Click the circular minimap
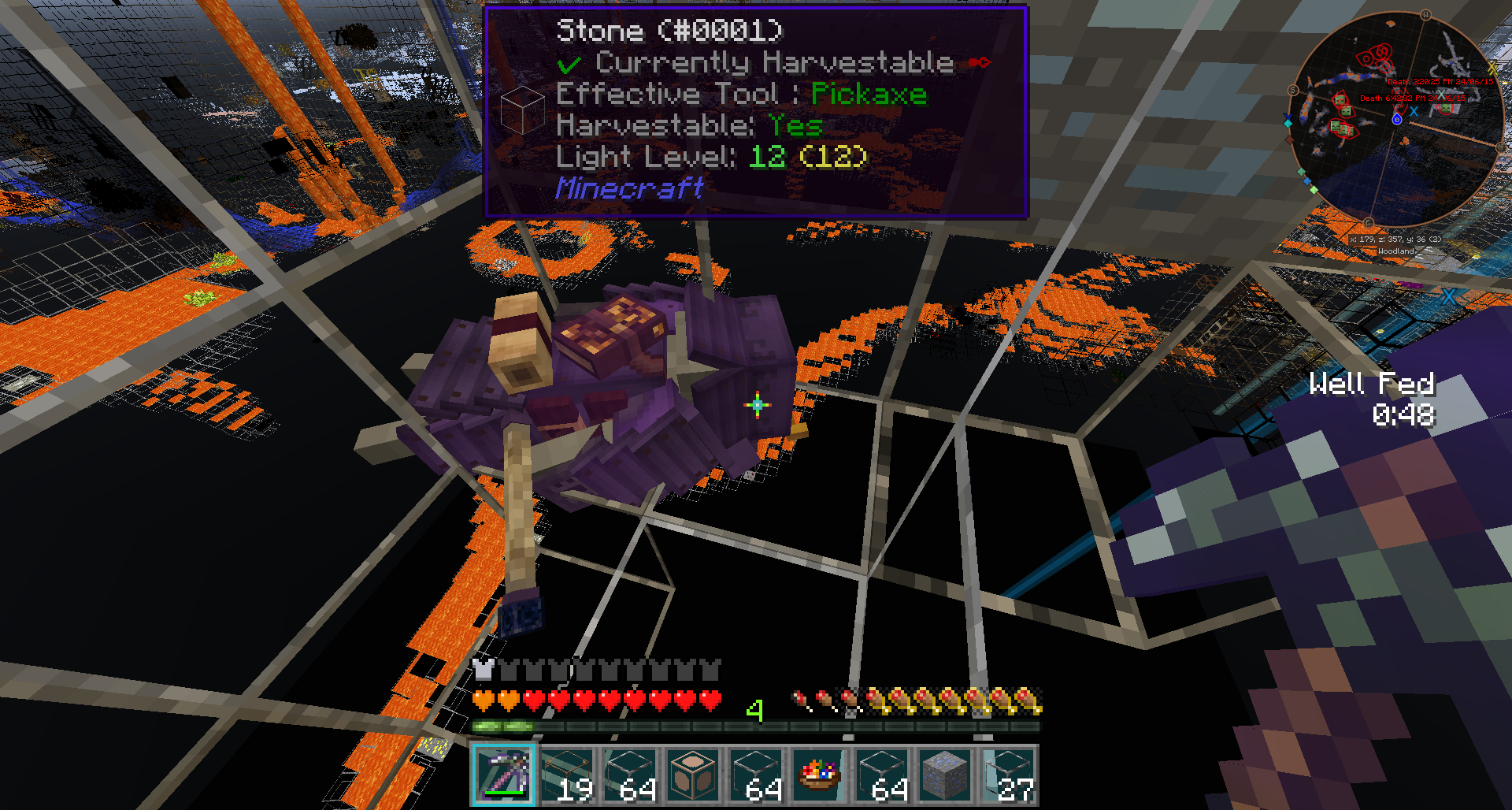 (1396, 120)
